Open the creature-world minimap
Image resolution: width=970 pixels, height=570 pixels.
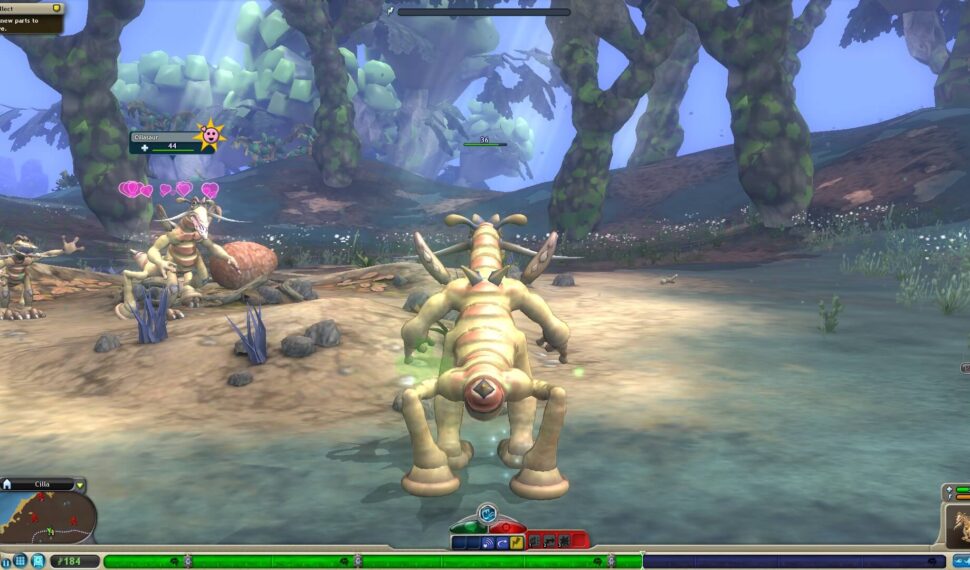pos(48,518)
